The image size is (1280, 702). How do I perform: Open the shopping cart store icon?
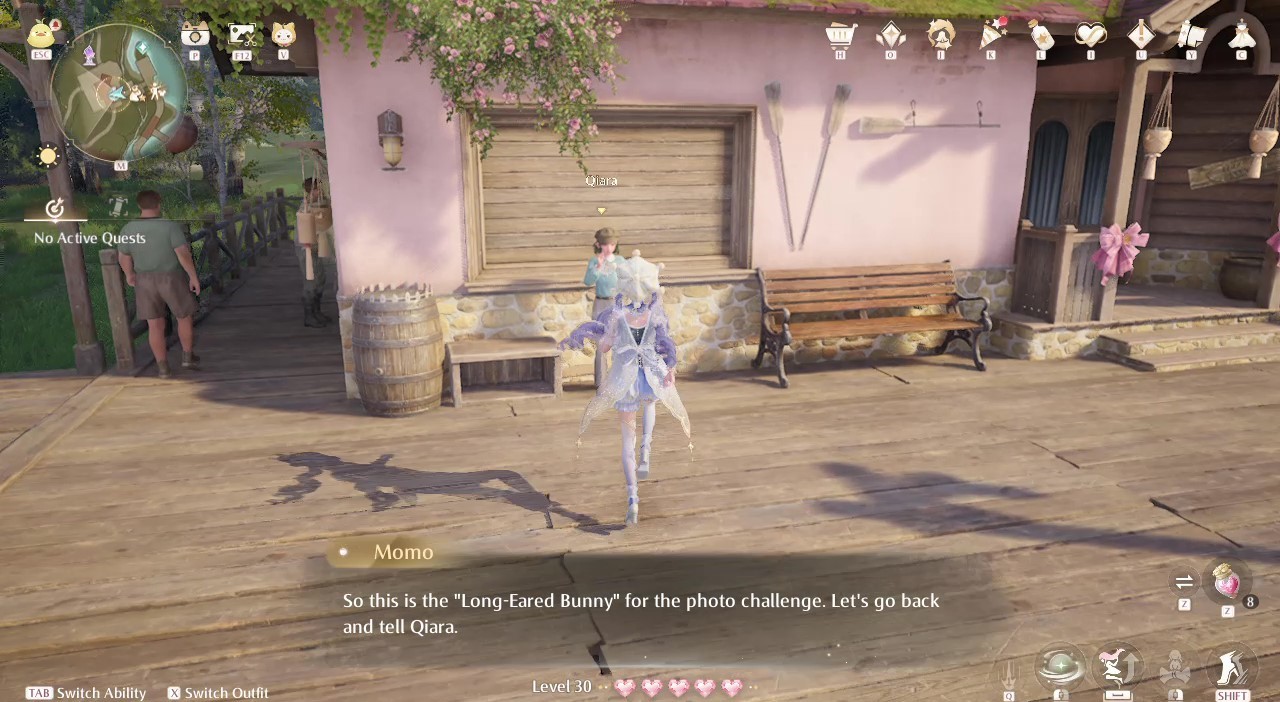pyautogui.click(x=840, y=36)
